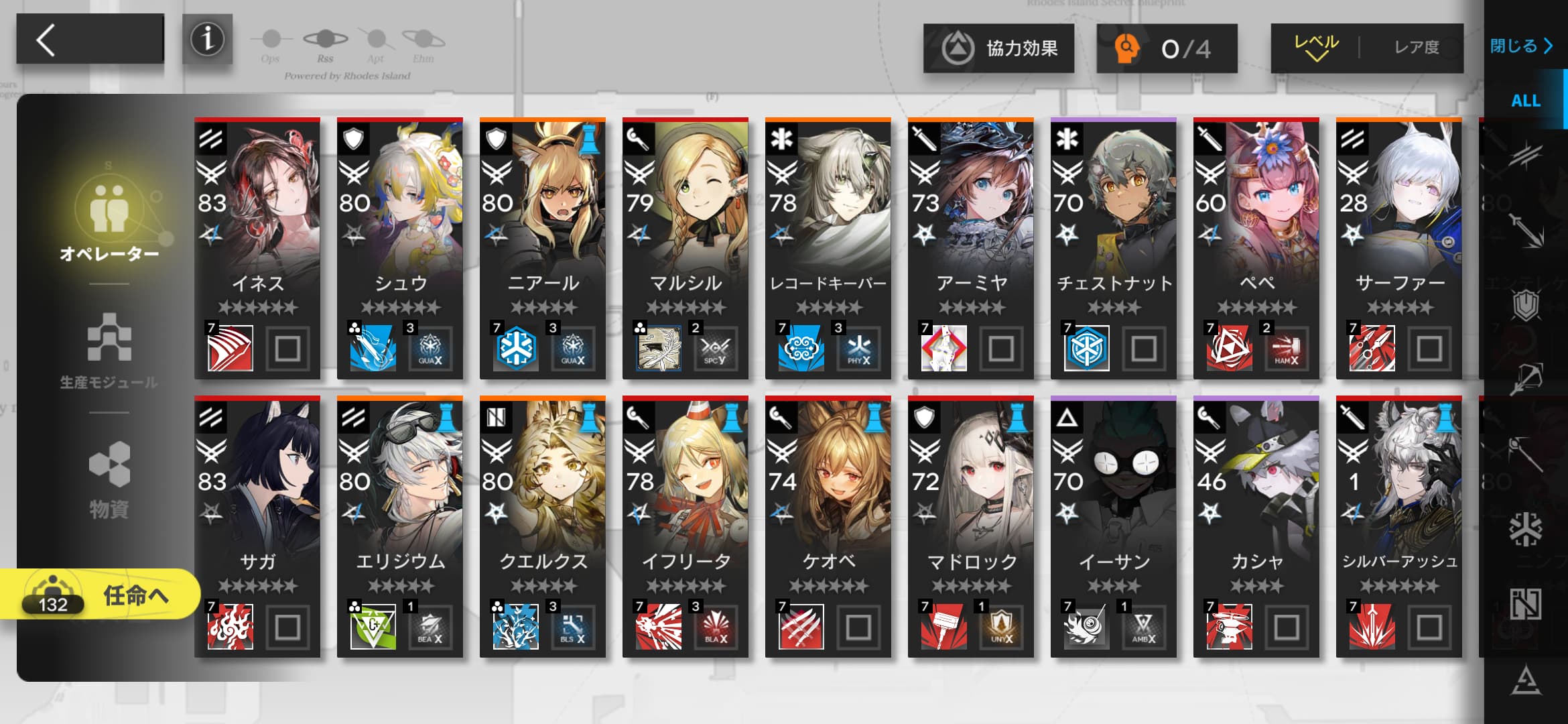Open the 任命へ assignment button
Screen dimensions: 1568x724
(101, 595)
